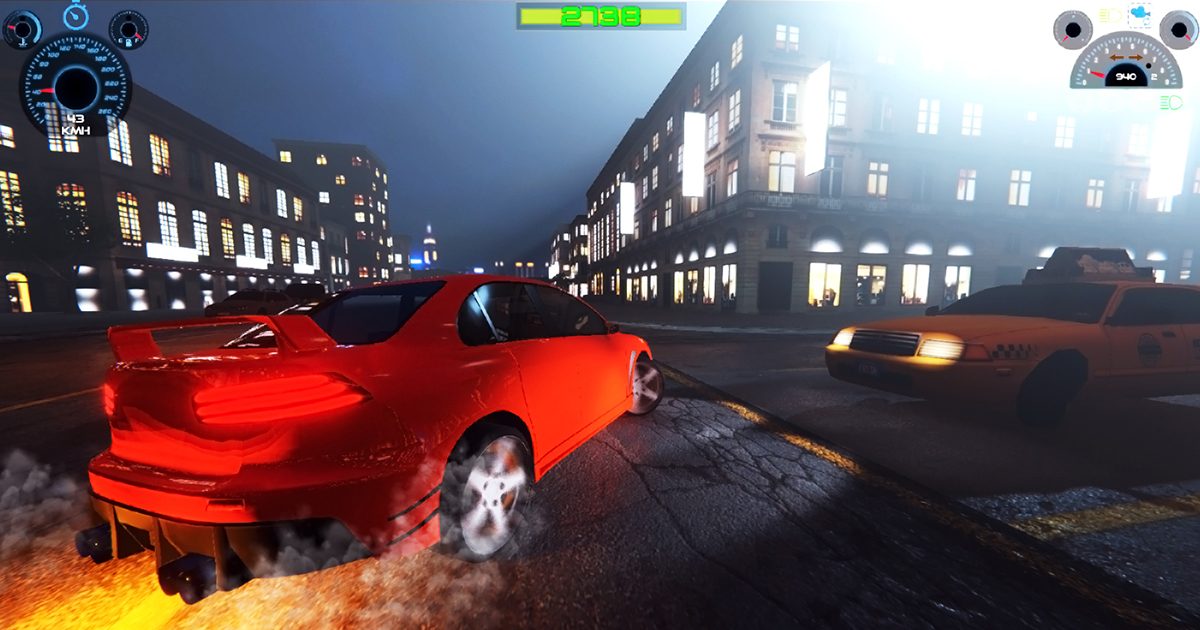Viewport: 1200px width, 630px height.
Task: Toggle the green headlight beam icon
Action: [1169, 103]
